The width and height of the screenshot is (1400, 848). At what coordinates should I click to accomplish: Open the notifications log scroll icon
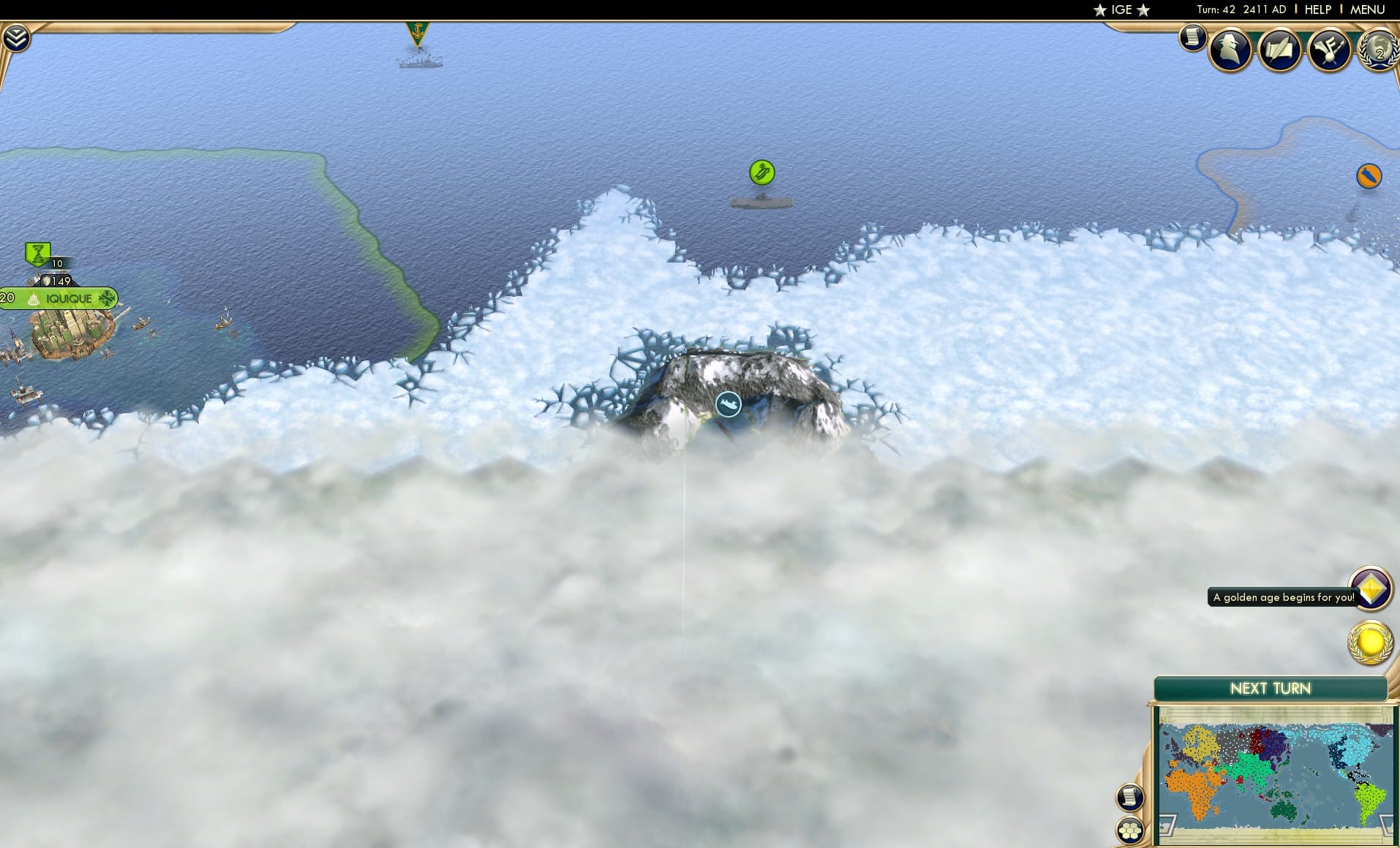tap(1192, 37)
